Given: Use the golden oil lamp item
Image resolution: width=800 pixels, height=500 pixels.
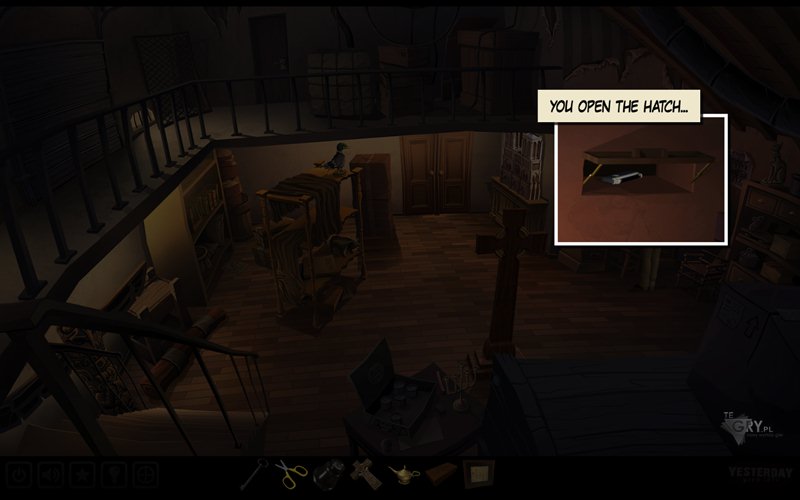Looking at the screenshot, I should pos(400,473).
